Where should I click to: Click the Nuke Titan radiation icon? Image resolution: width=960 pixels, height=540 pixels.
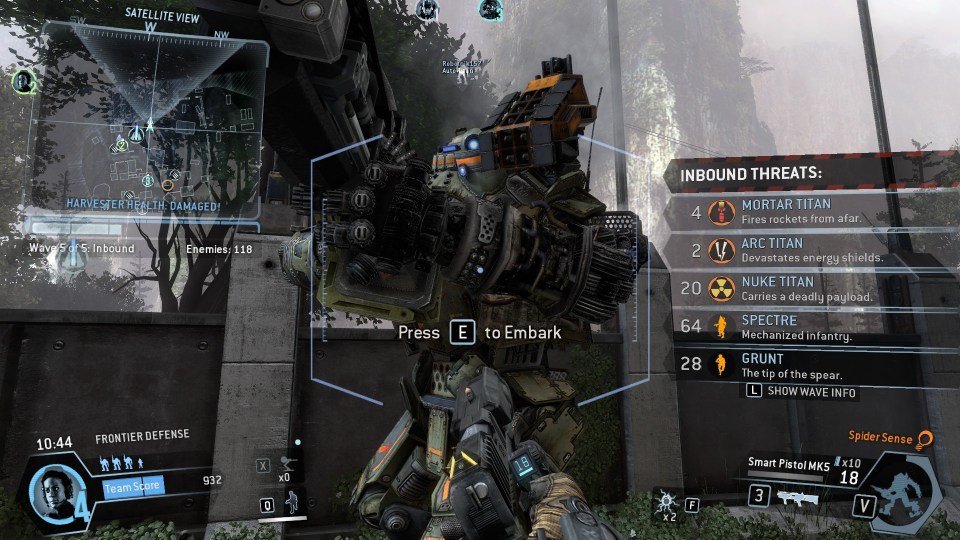pyautogui.click(x=720, y=289)
